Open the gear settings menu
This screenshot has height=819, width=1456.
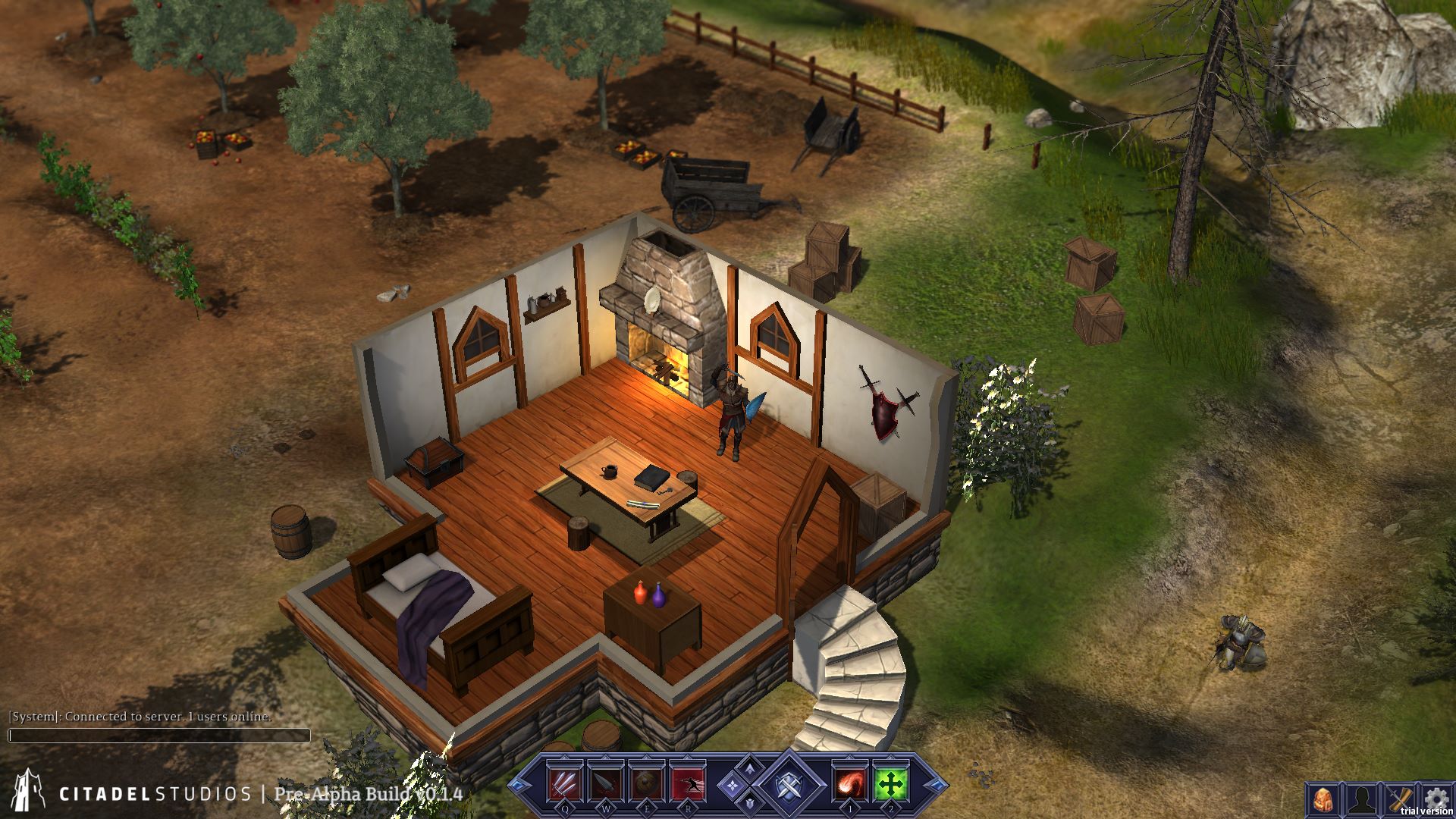pyautogui.click(x=1434, y=798)
